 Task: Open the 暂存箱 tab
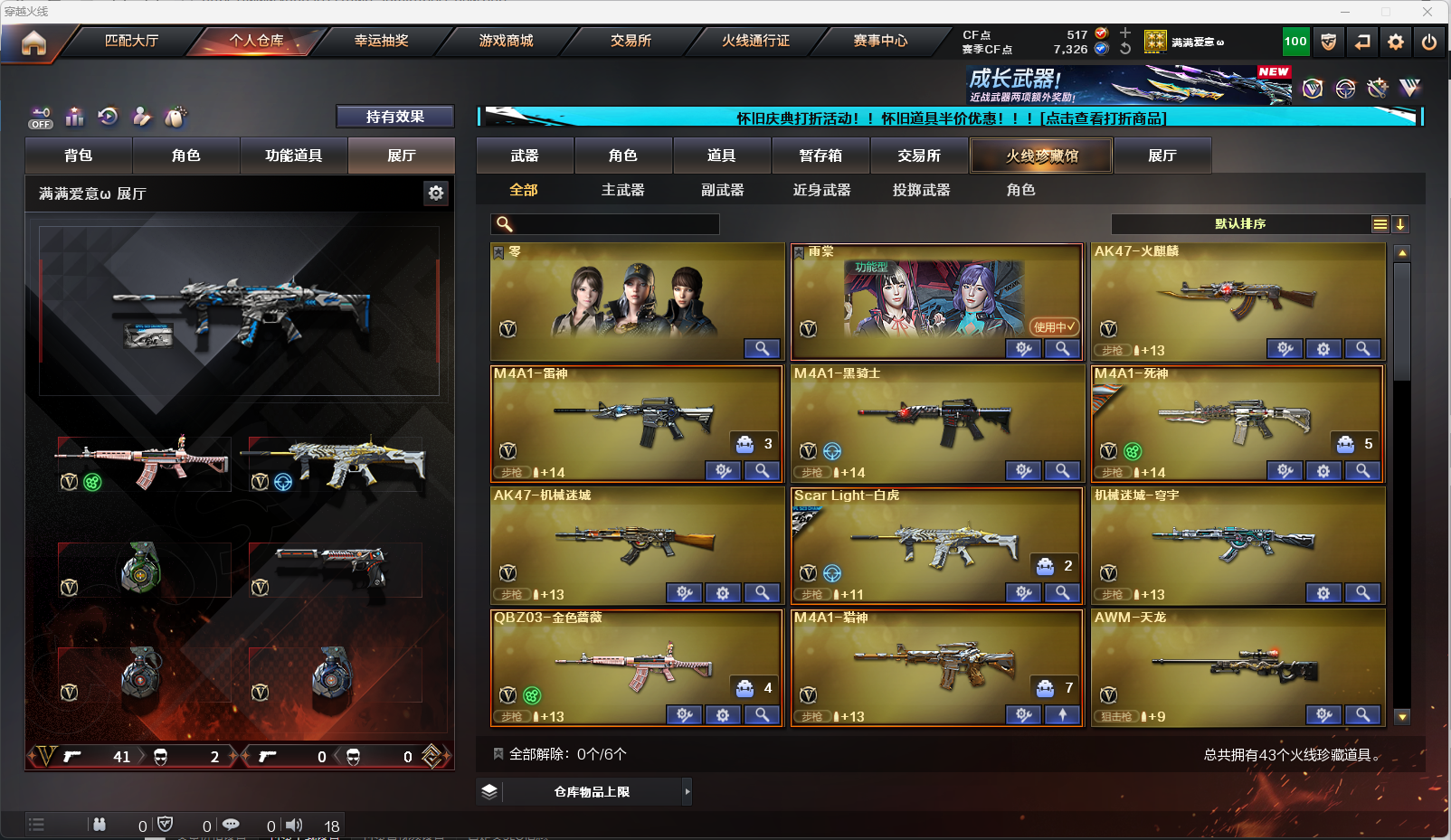pos(820,156)
